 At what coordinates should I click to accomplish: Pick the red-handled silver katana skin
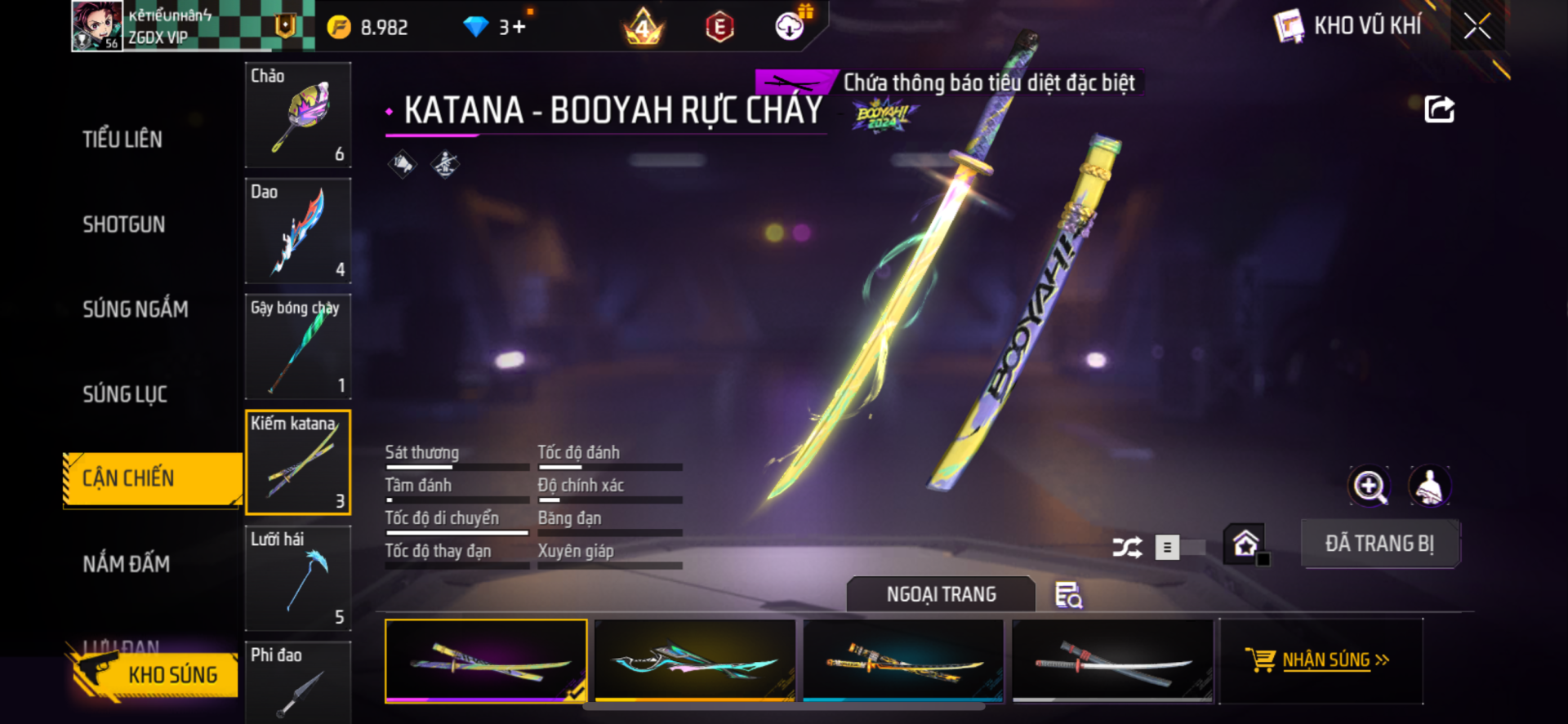[1112, 660]
